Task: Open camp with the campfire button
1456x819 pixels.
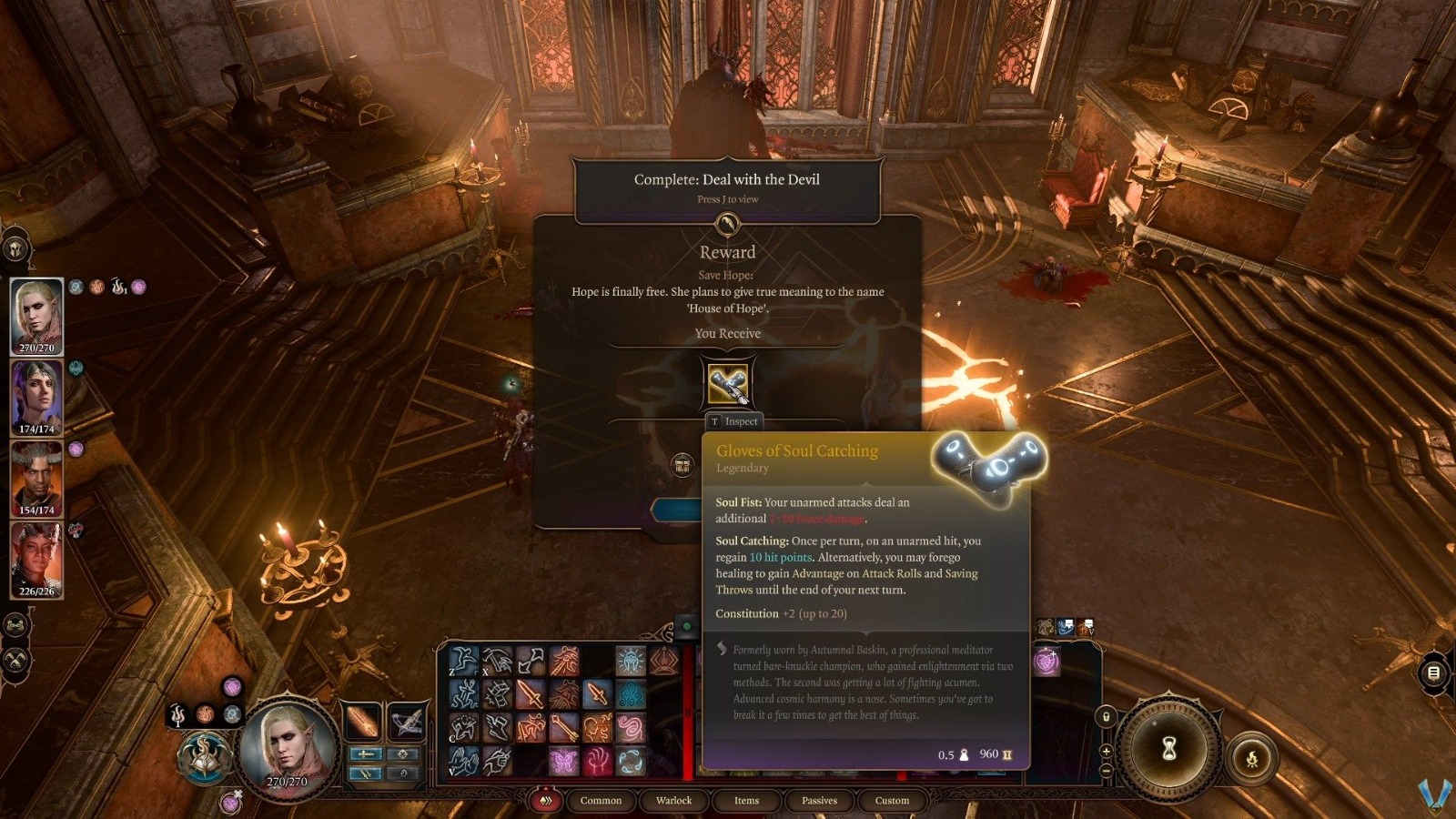Action: pos(1251,758)
